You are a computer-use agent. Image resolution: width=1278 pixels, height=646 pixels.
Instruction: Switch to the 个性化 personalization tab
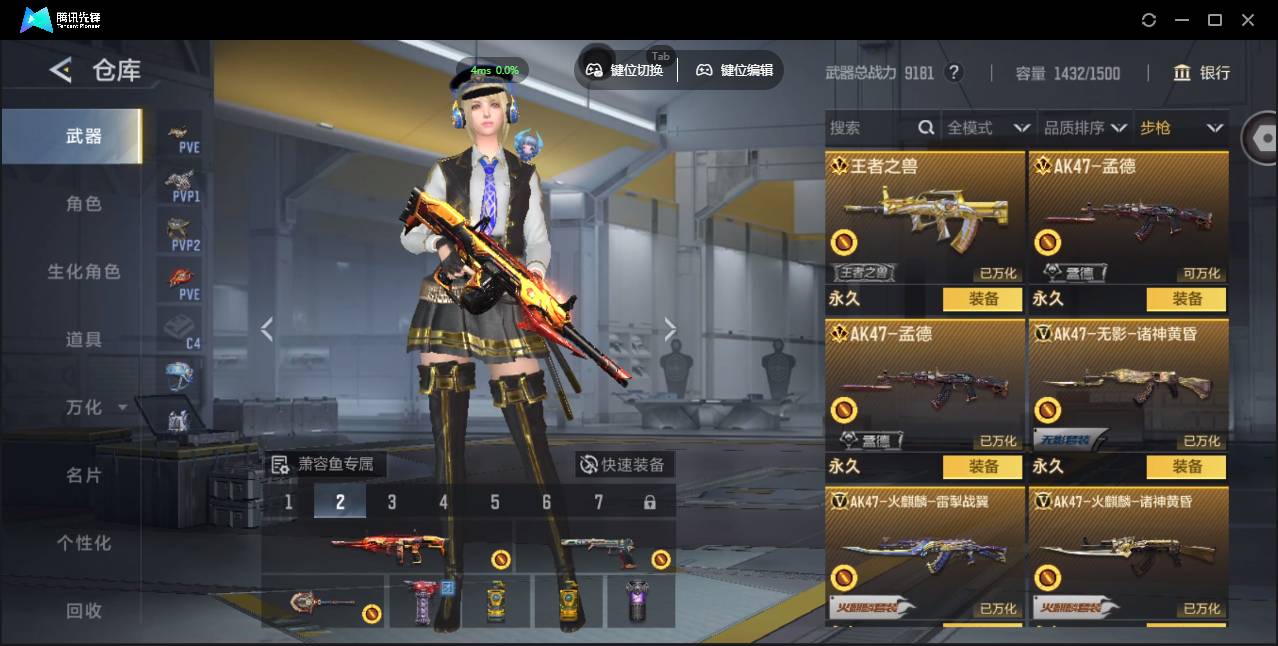tap(84, 543)
